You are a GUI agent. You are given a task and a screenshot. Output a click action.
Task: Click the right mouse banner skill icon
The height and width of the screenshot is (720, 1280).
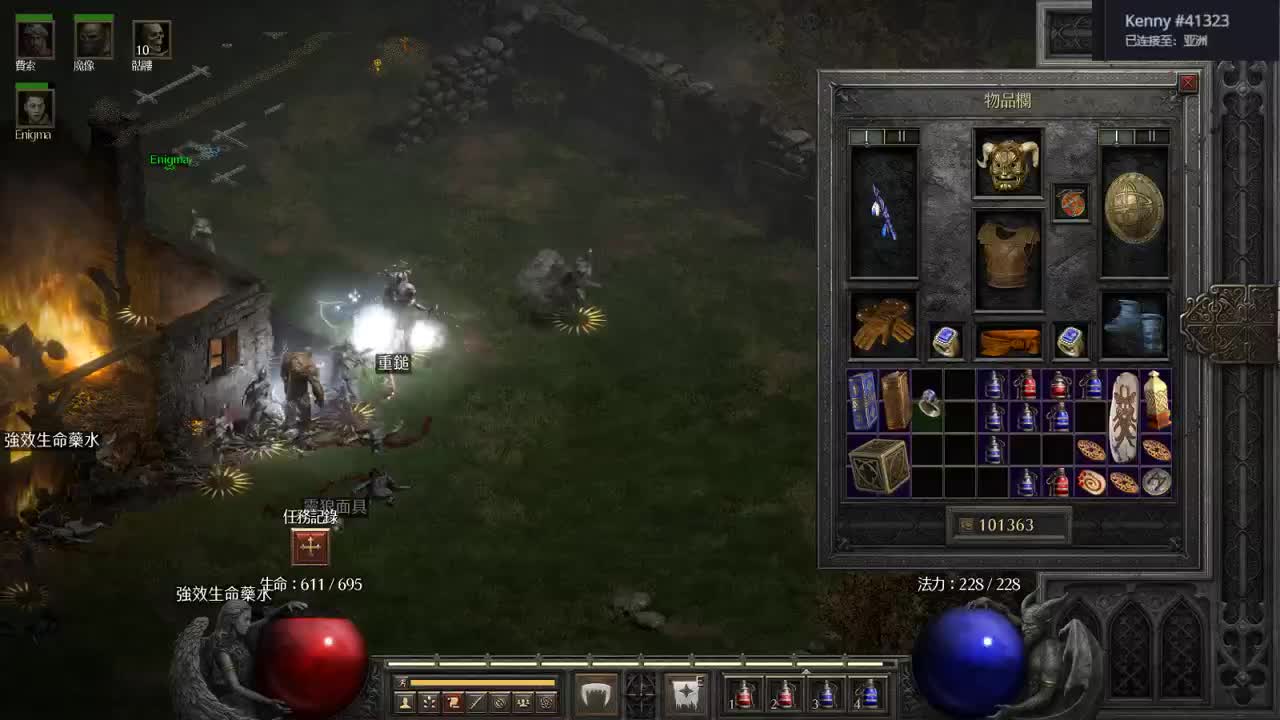tap(688, 694)
